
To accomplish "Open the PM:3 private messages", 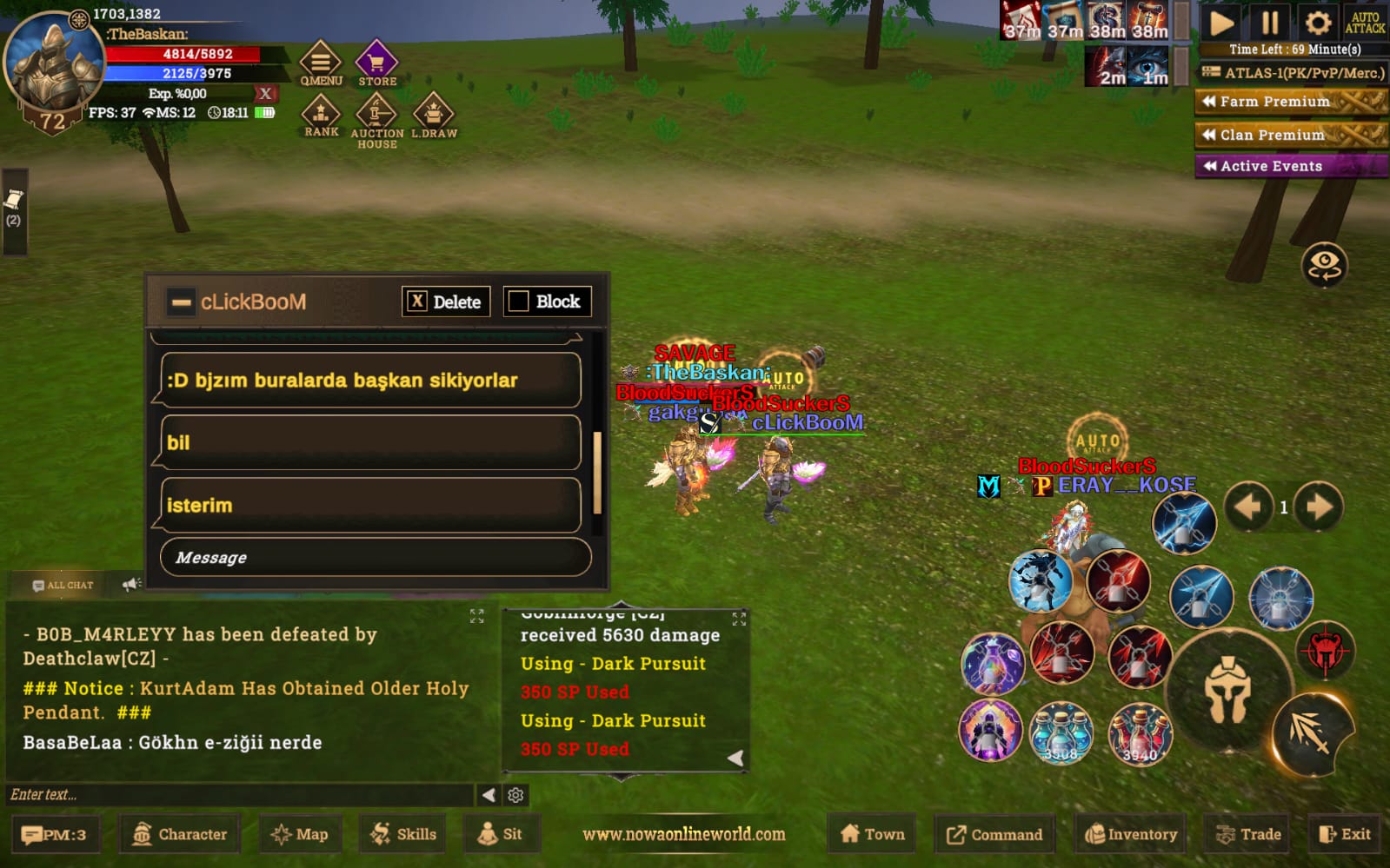I will 55,835.
